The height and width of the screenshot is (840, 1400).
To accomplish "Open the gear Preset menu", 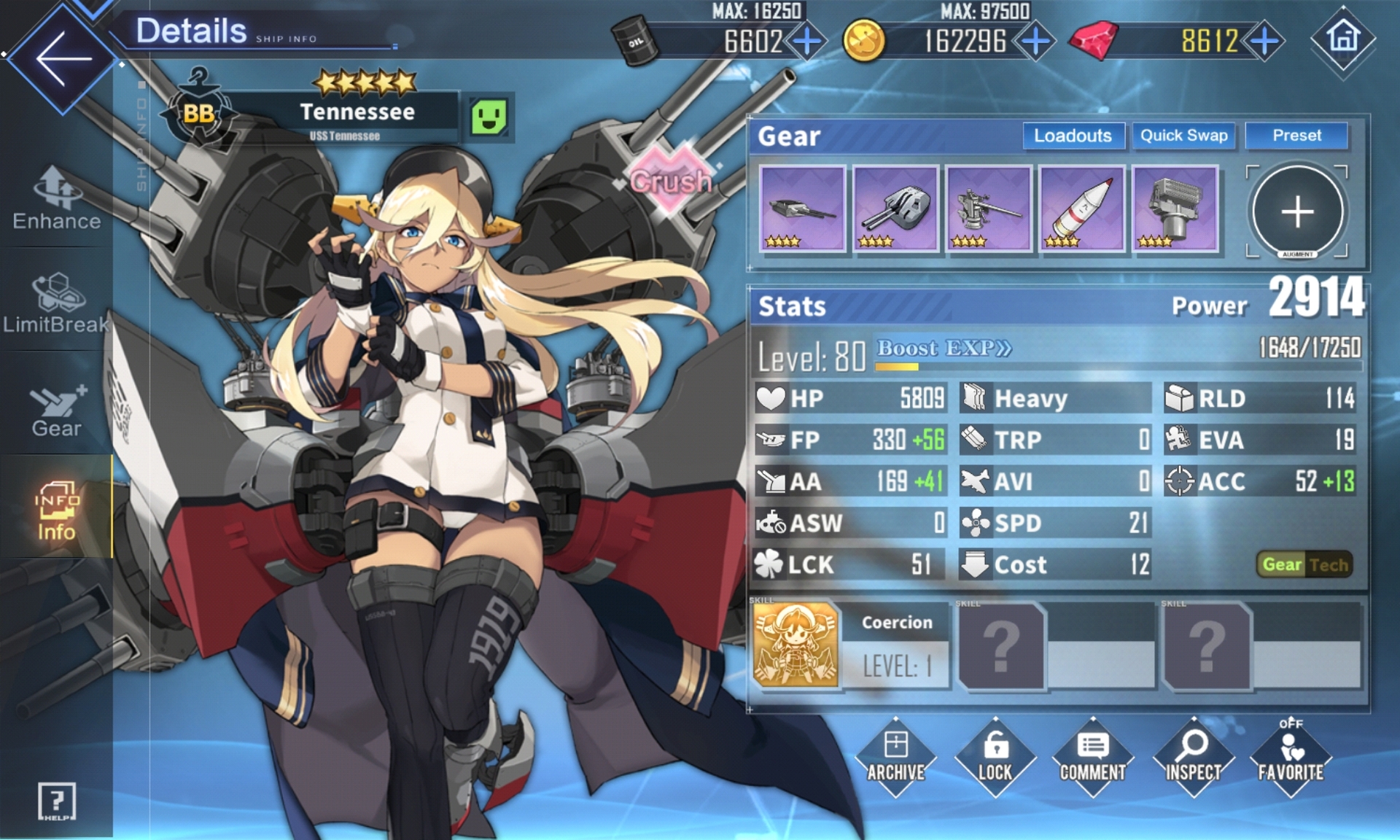I will 1296,136.
